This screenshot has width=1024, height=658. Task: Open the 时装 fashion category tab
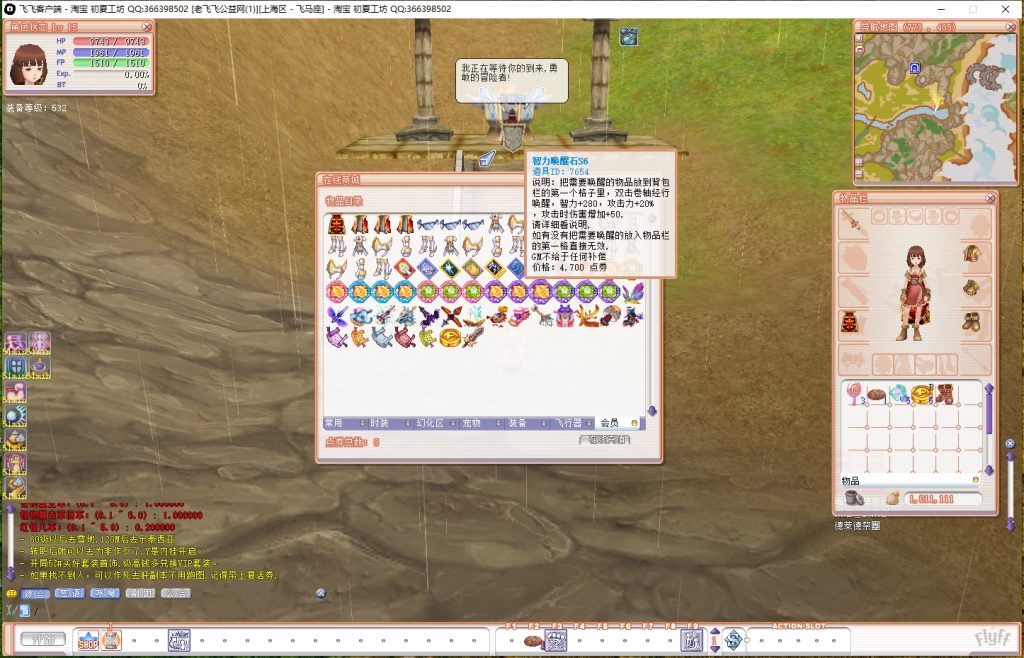pyautogui.click(x=380, y=424)
